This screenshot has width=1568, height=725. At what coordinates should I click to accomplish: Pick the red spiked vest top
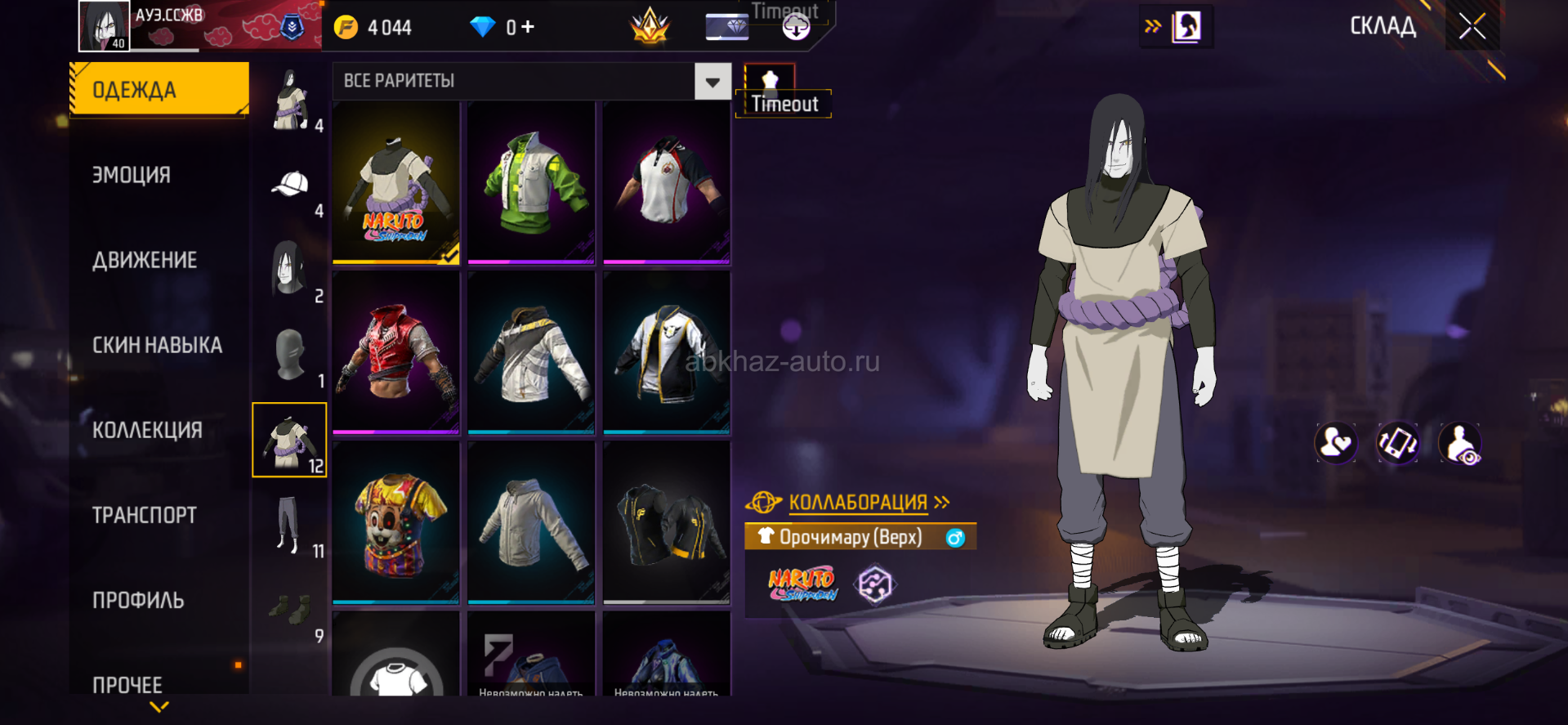tap(396, 352)
